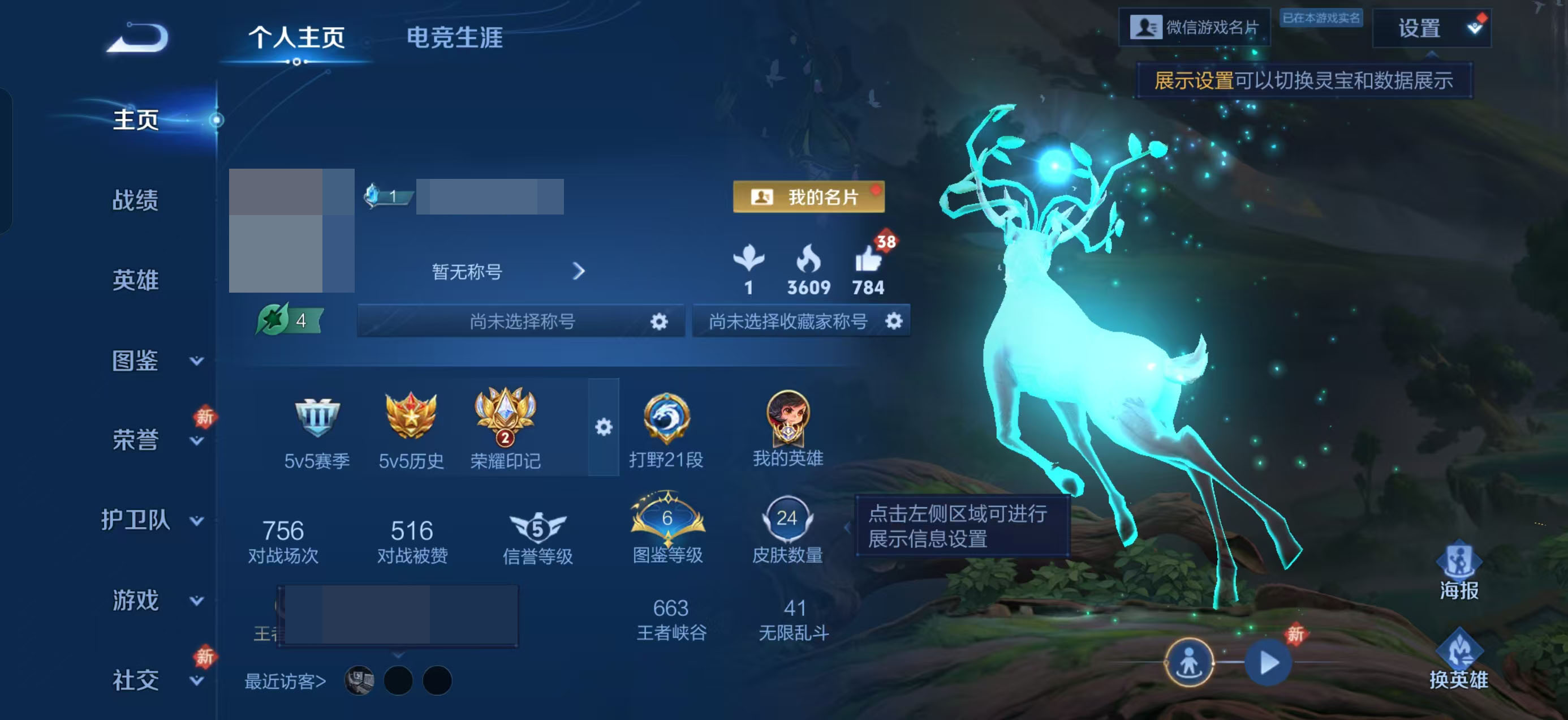Open the 海报 poster feature
1568x720 pixels.
pyautogui.click(x=1459, y=567)
